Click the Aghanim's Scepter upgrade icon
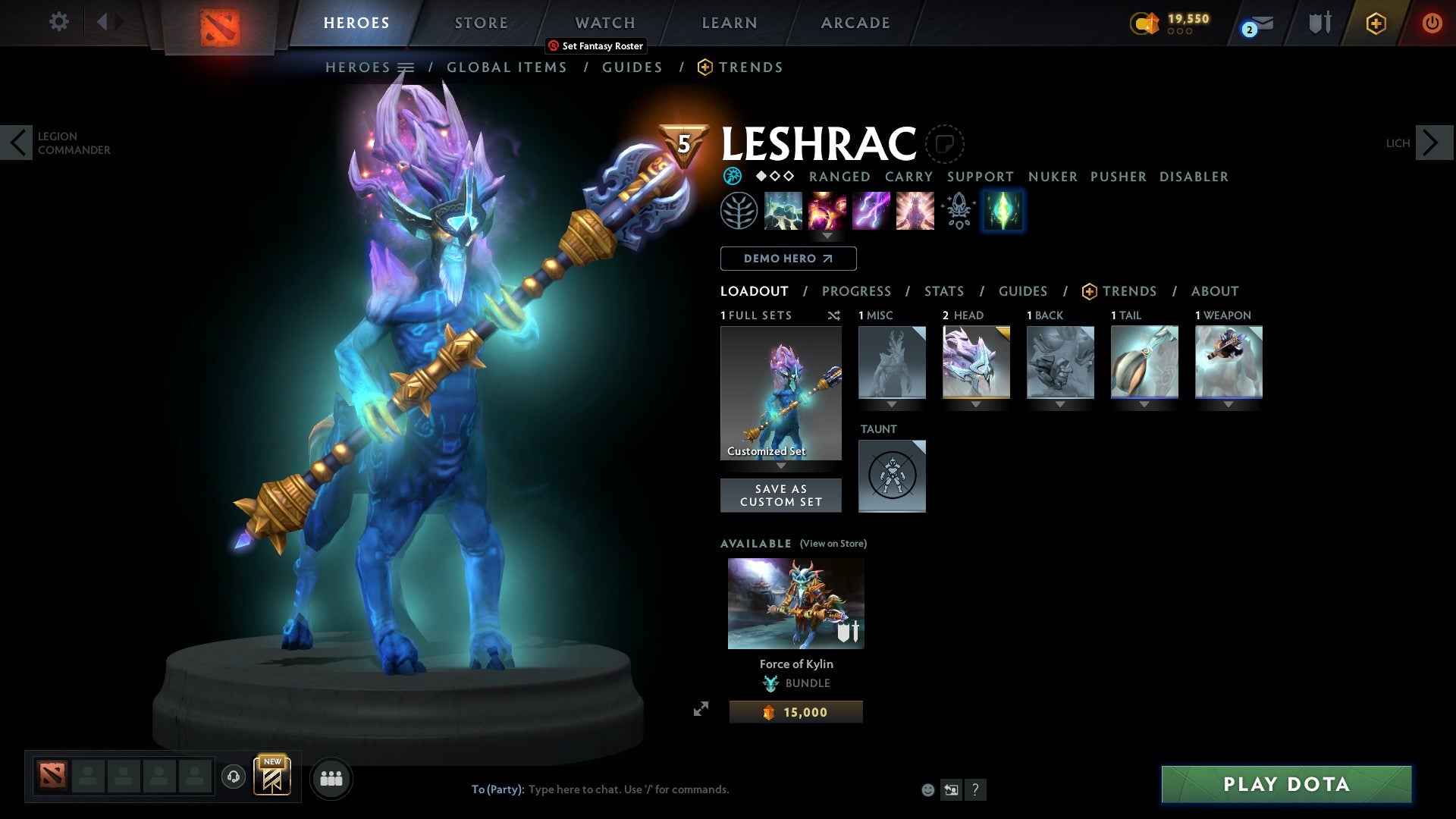Screen dimensions: 1456x819 tap(958, 211)
